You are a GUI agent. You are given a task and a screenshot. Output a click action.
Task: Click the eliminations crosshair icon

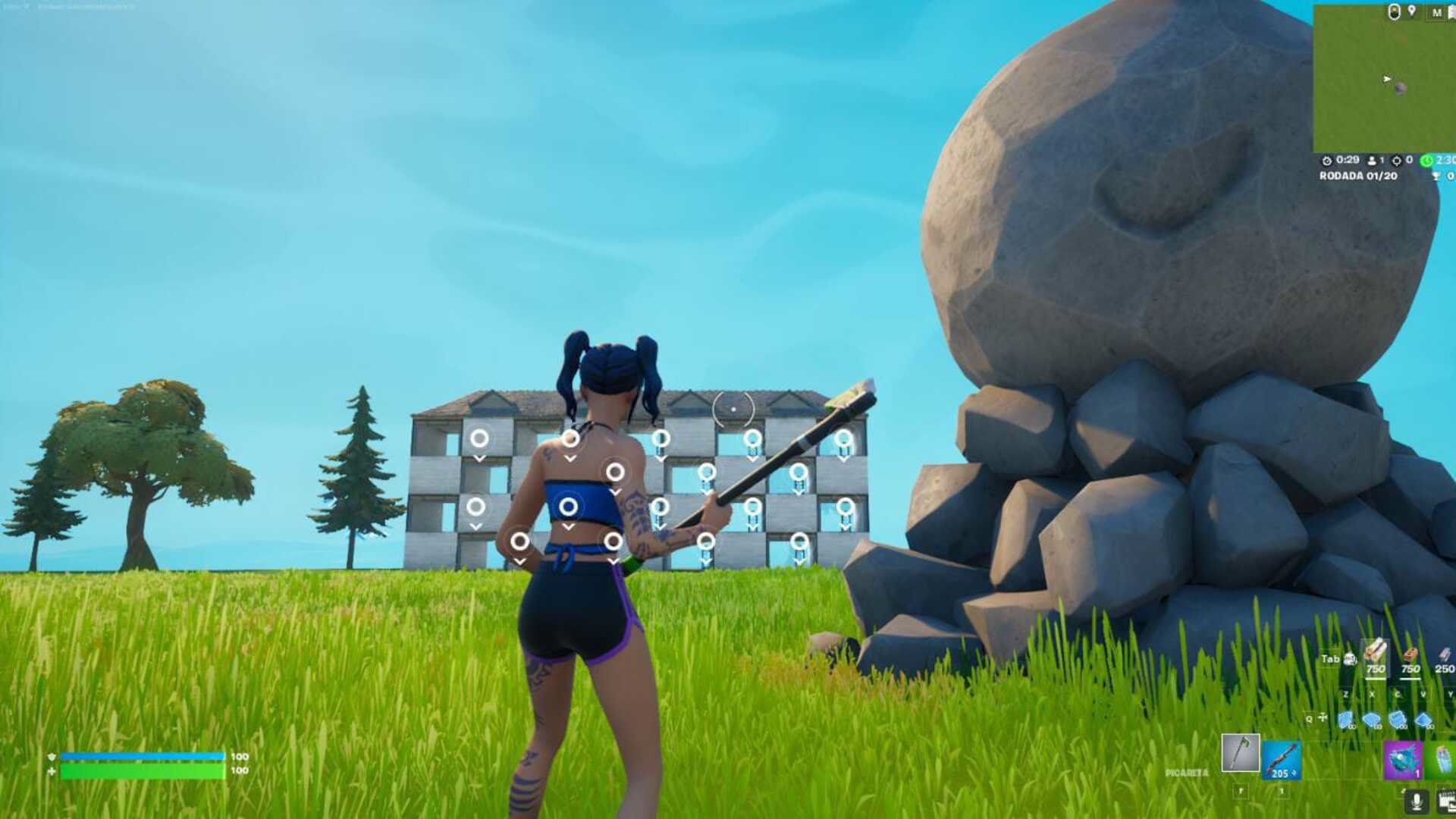click(1397, 162)
